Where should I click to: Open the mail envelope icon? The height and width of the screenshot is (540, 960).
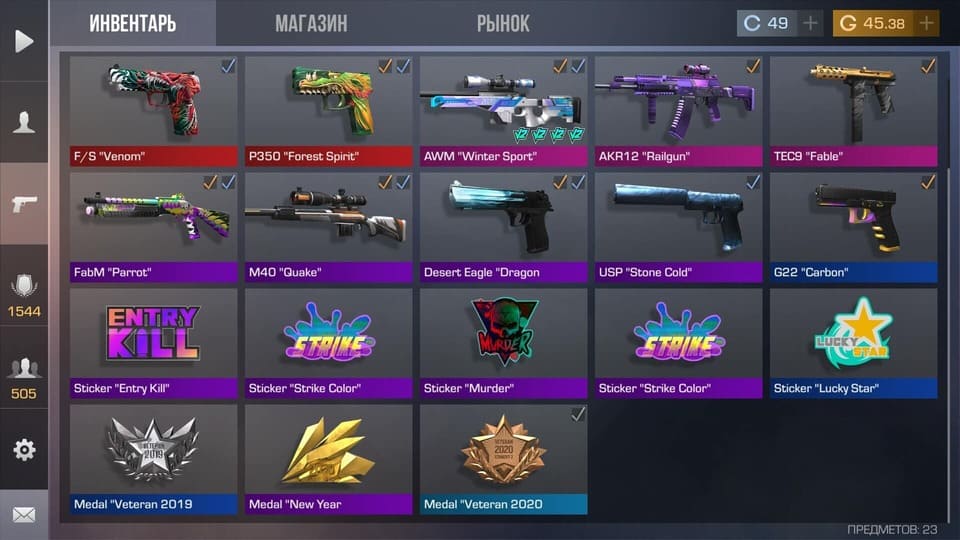pos(24,515)
